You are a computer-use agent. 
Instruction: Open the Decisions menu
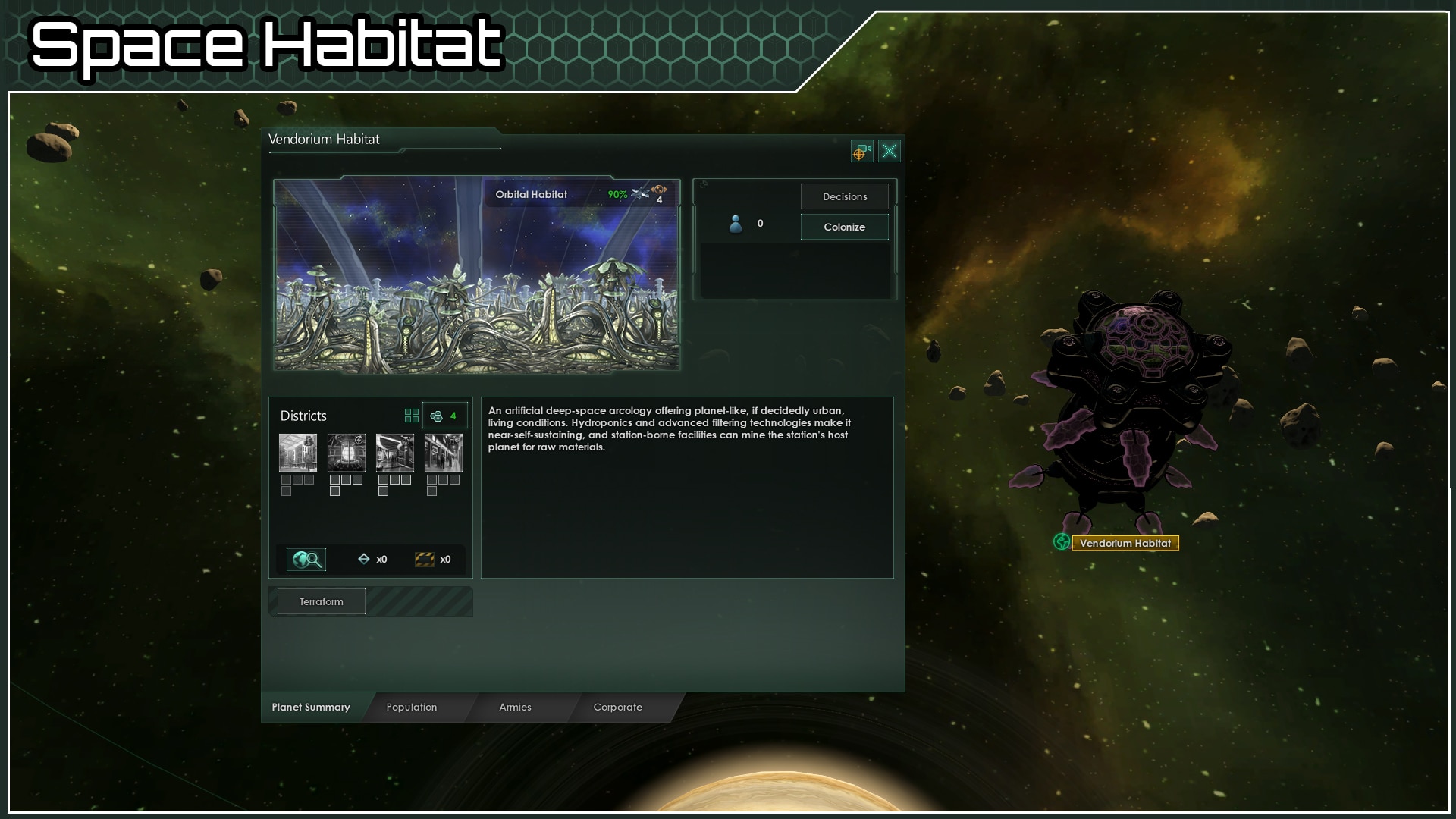[x=844, y=196]
